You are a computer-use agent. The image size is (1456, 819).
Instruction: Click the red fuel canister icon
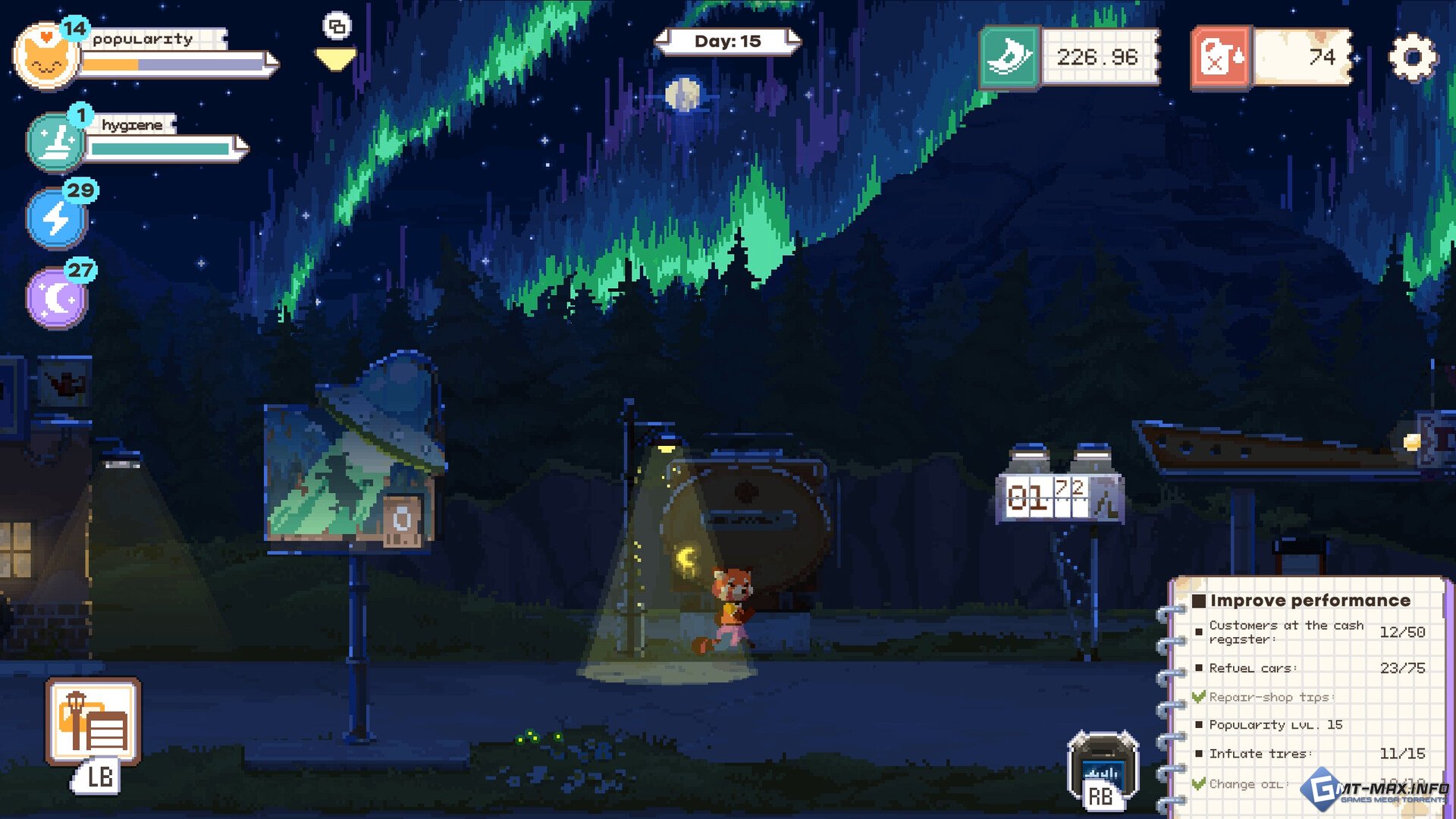click(x=1221, y=58)
